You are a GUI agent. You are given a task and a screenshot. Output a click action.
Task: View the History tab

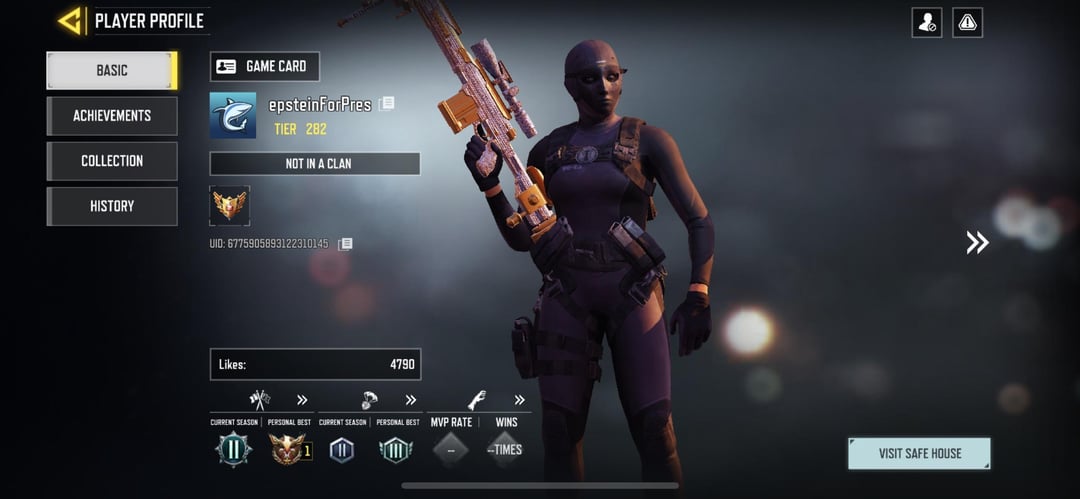pyautogui.click(x=112, y=206)
